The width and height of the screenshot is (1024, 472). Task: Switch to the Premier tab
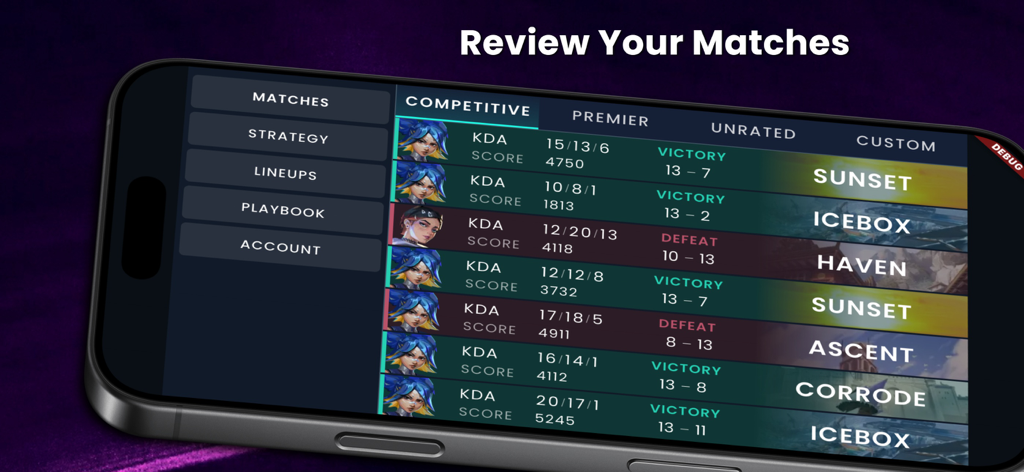click(x=610, y=119)
